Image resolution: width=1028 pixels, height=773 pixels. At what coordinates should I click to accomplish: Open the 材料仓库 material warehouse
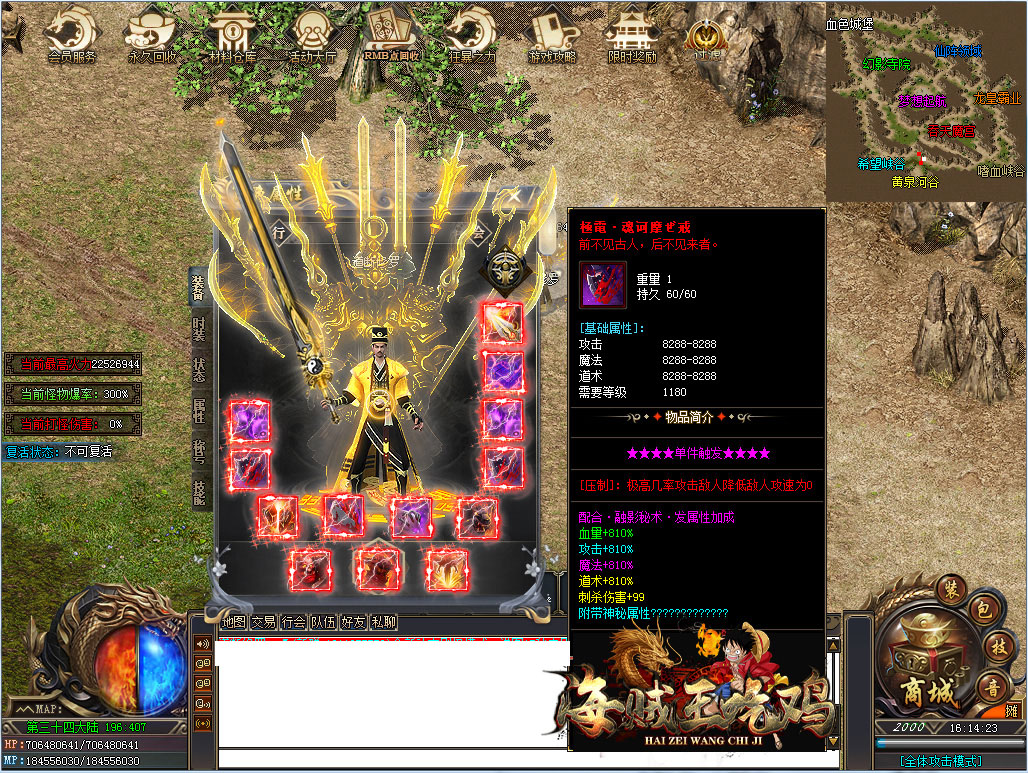232,36
